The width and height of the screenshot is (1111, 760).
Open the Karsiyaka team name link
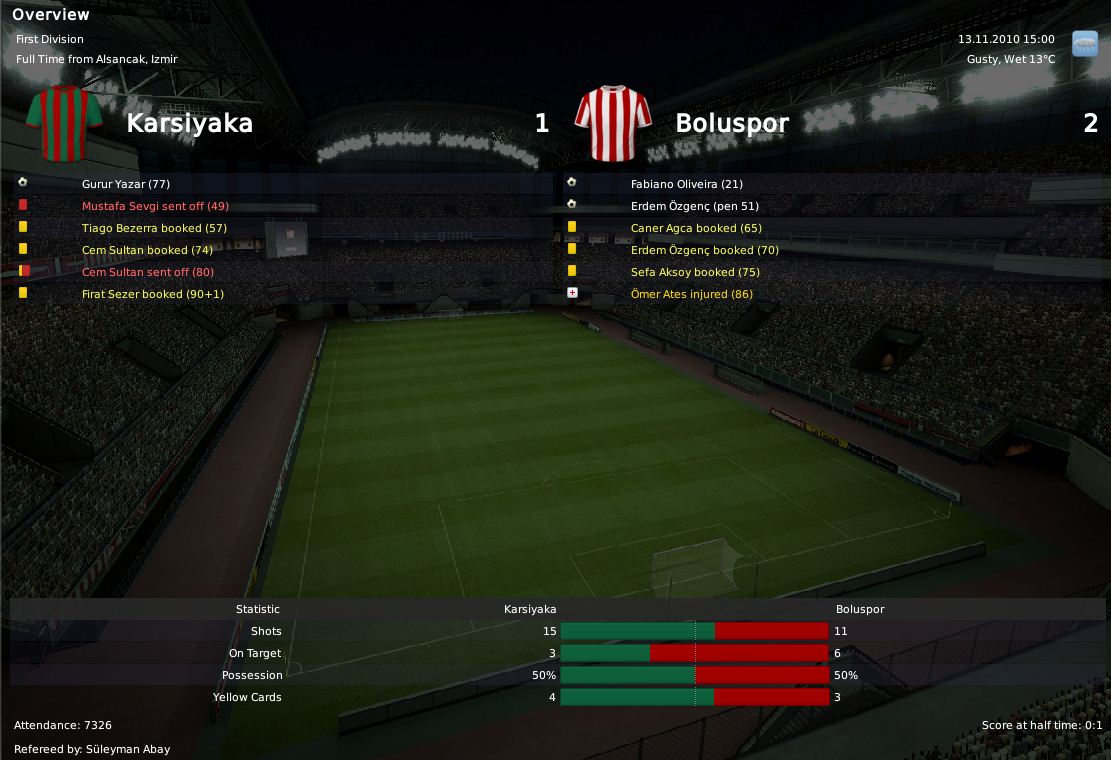pos(189,123)
